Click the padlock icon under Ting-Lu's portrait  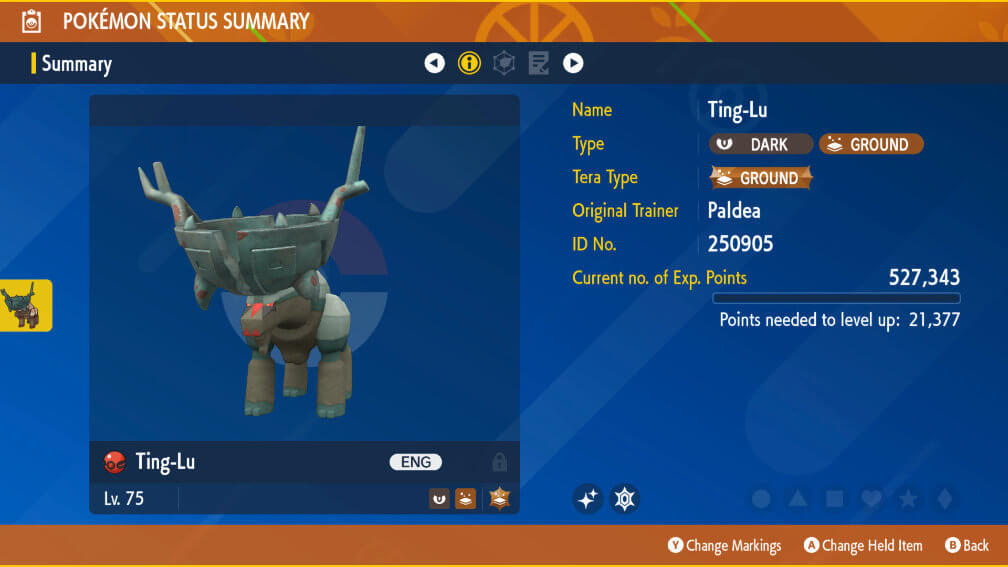(499, 462)
